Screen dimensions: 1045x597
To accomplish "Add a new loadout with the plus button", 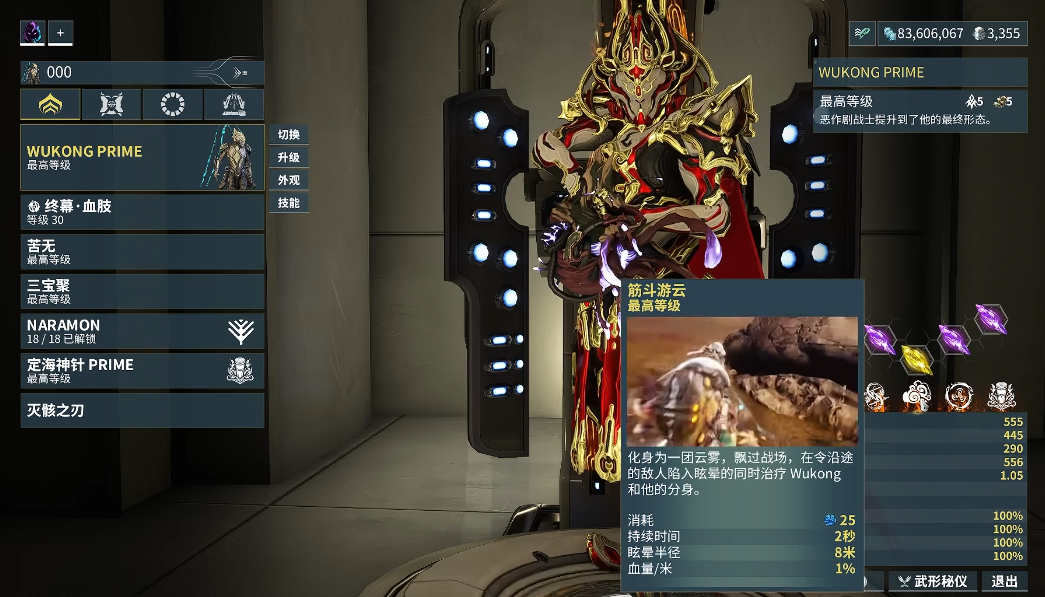I will 60,33.
